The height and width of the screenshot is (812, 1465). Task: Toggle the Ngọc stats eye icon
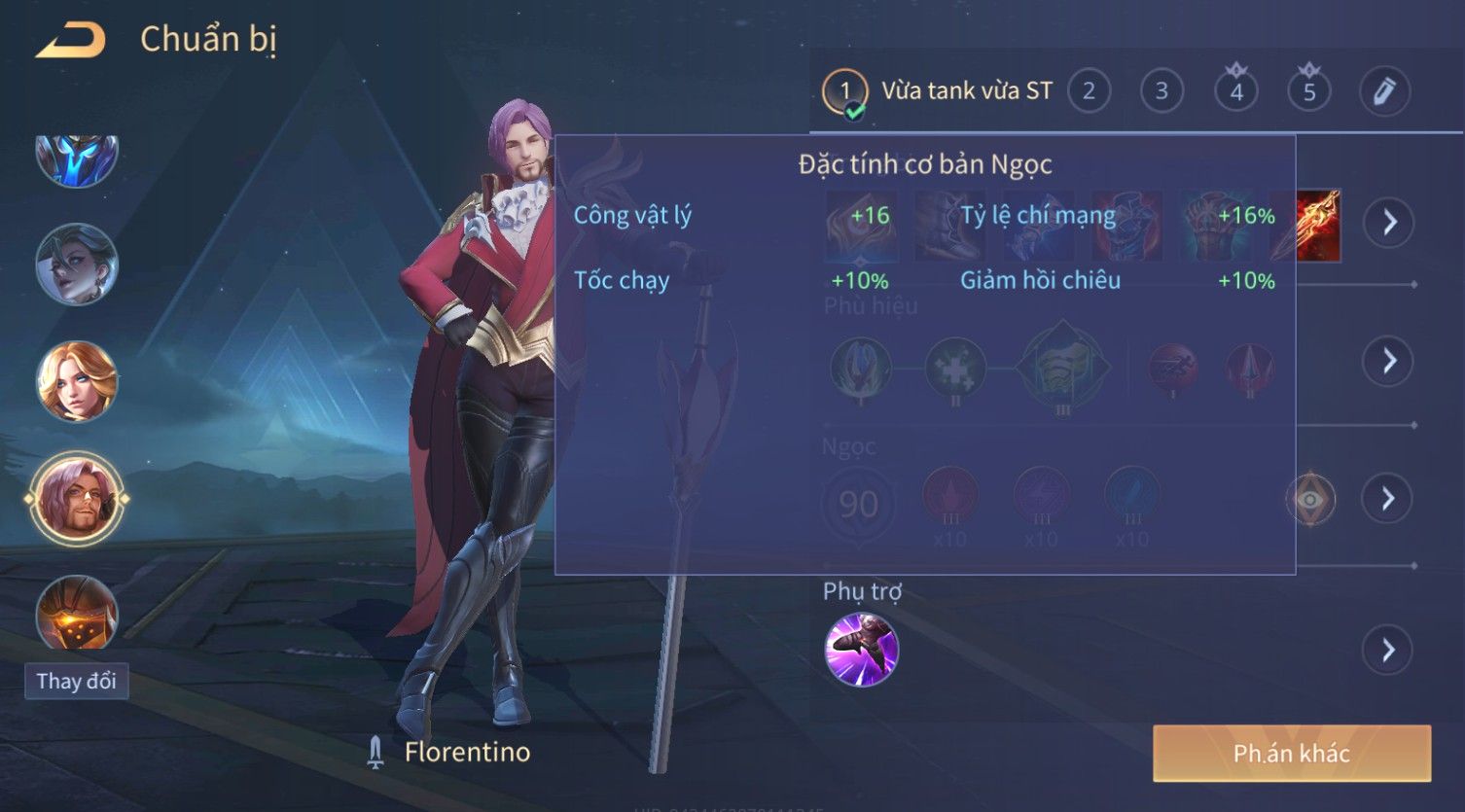click(1310, 500)
